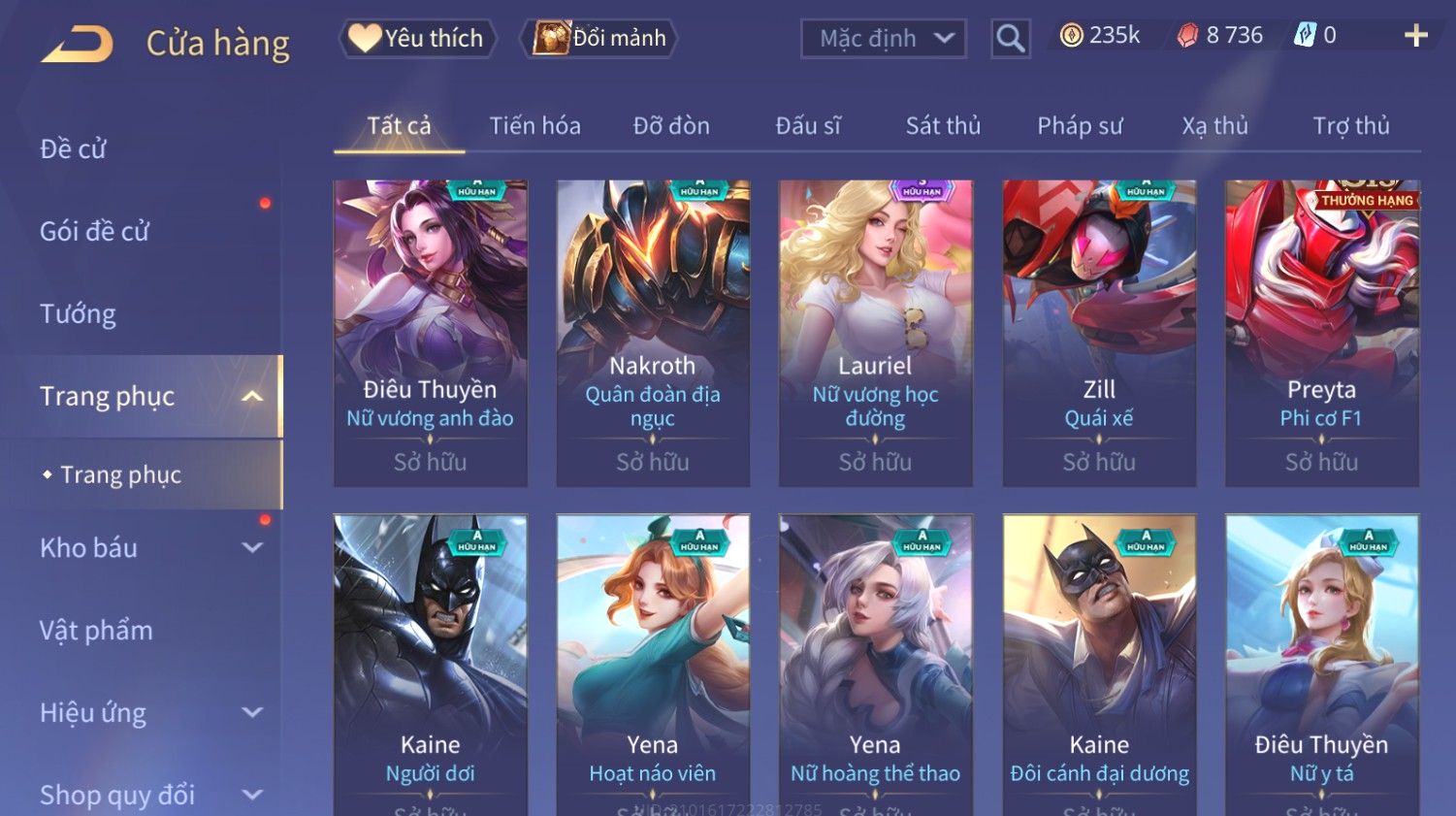Open the Tướng heroes section
The width and height of the screenshot is (1456, 816).
78,314
